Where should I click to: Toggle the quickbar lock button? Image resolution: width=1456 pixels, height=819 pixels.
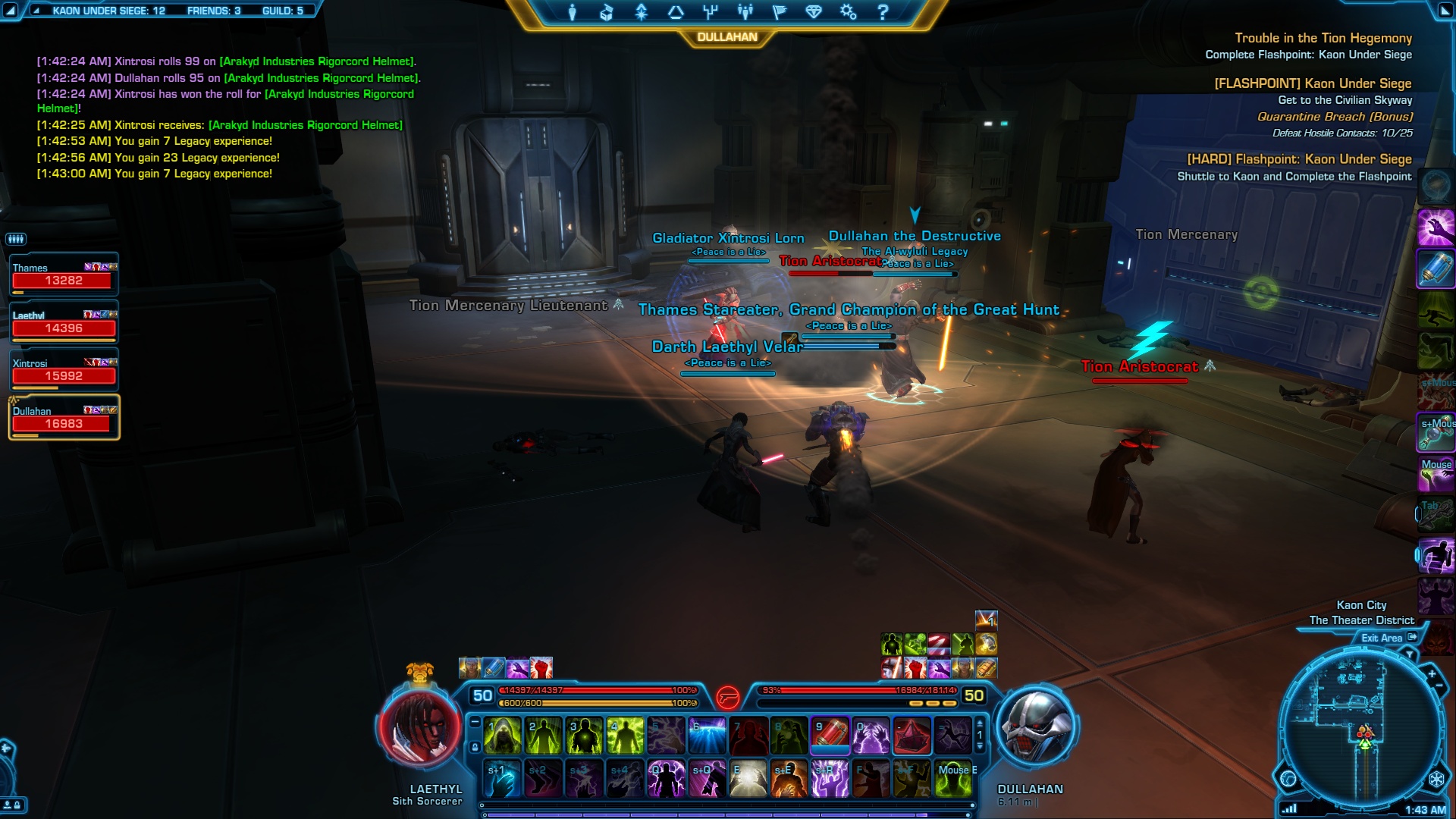[475, 747]
